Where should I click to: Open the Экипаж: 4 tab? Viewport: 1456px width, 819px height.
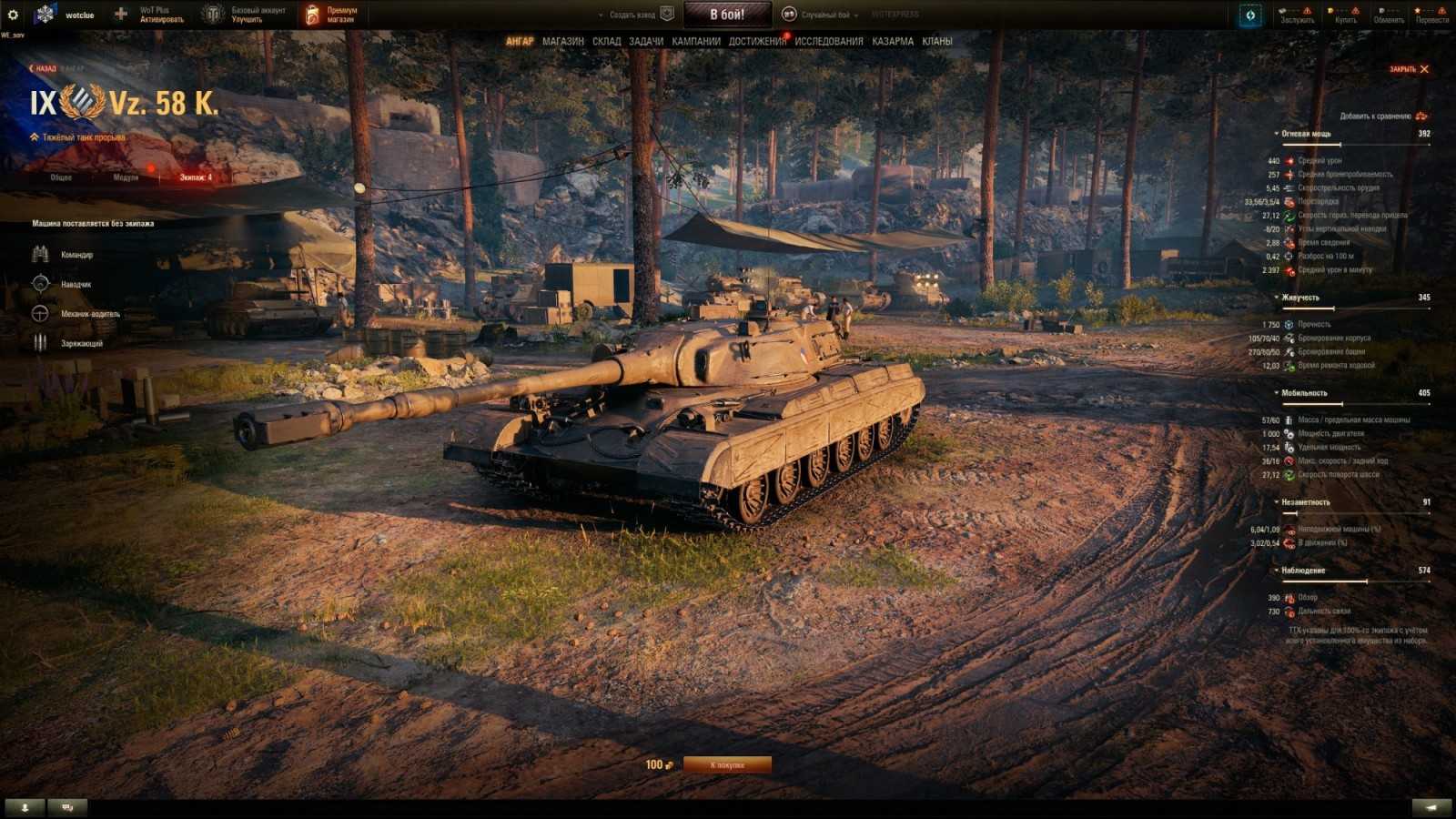pyautogui.click(x=194, y=178)
